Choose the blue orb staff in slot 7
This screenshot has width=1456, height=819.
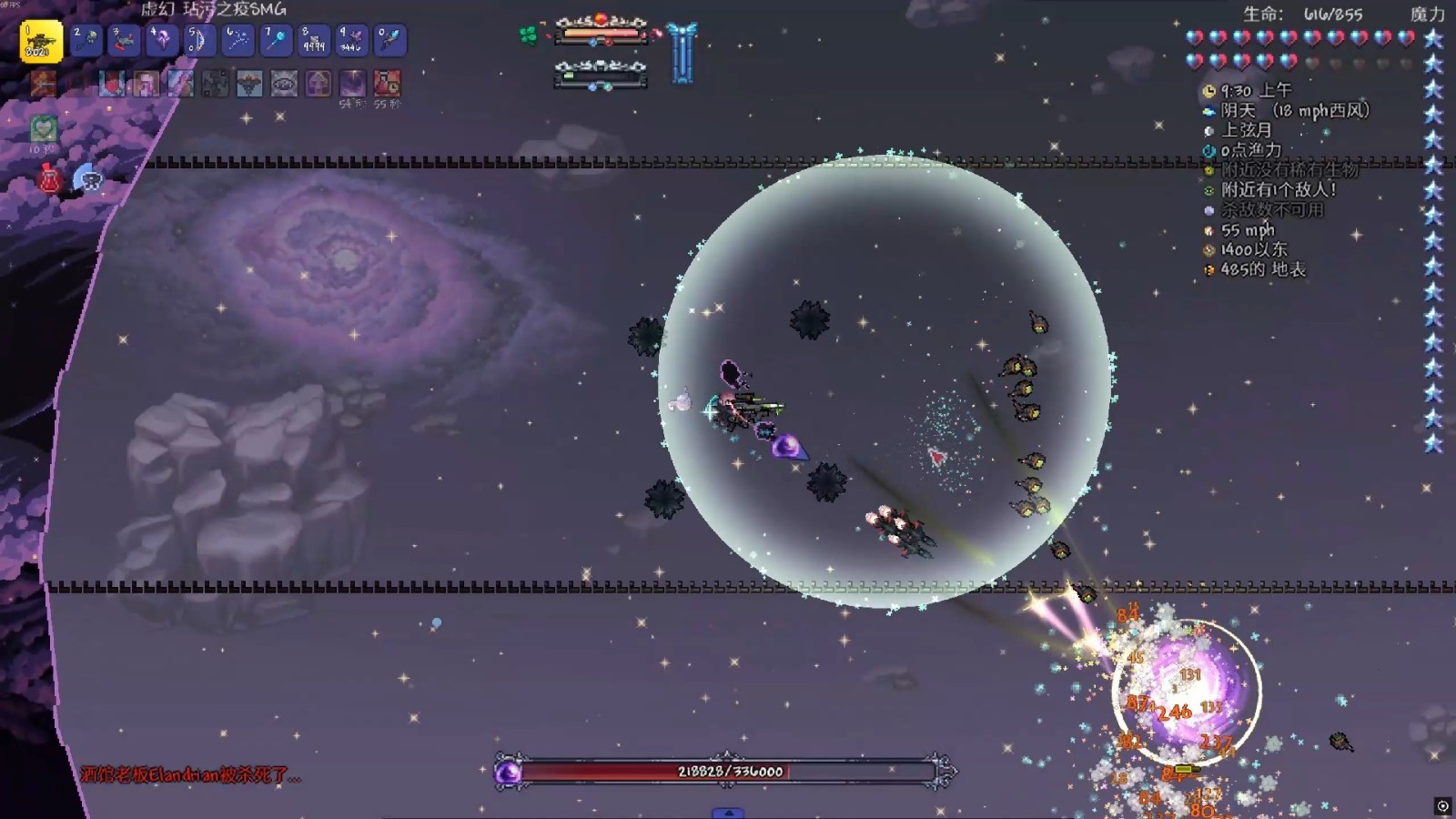point(276,40)
